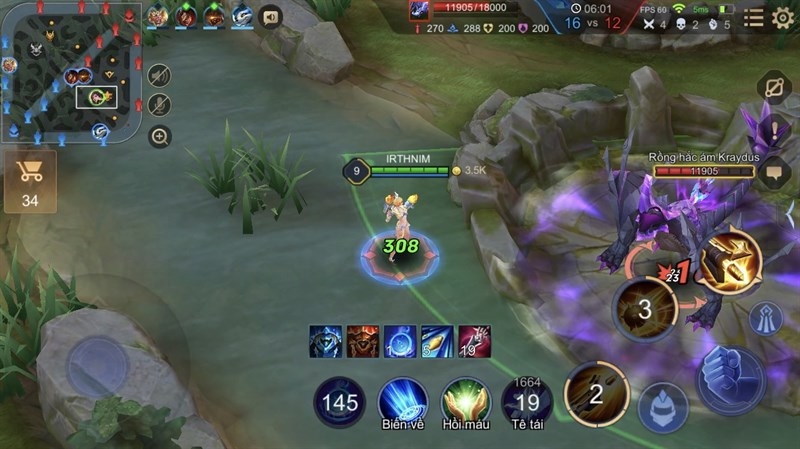Tap the skill on 145 cooldown
The image size is (800, 449).
tap(340, 402)
